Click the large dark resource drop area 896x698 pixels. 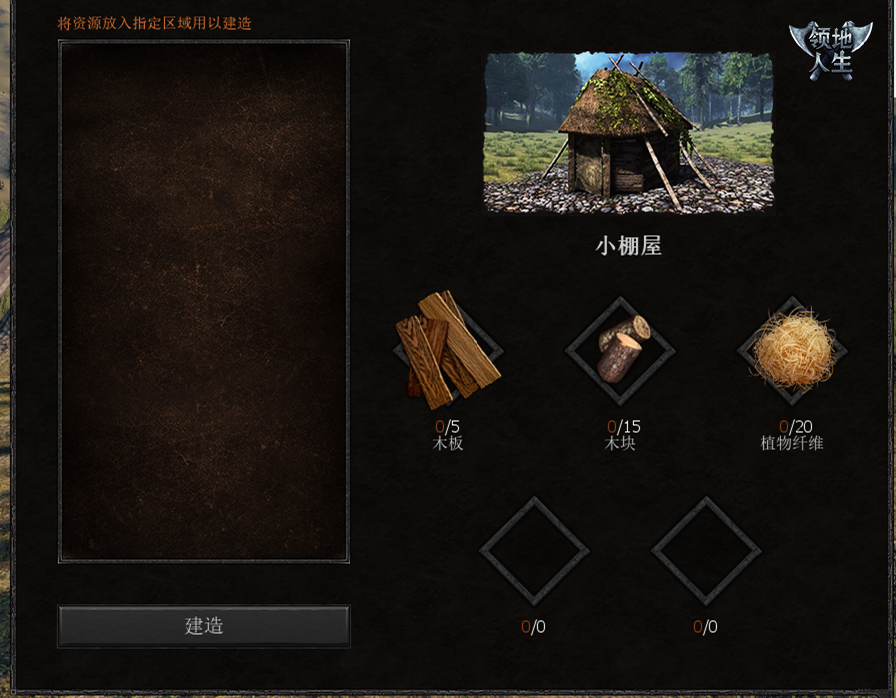[204, 301]
